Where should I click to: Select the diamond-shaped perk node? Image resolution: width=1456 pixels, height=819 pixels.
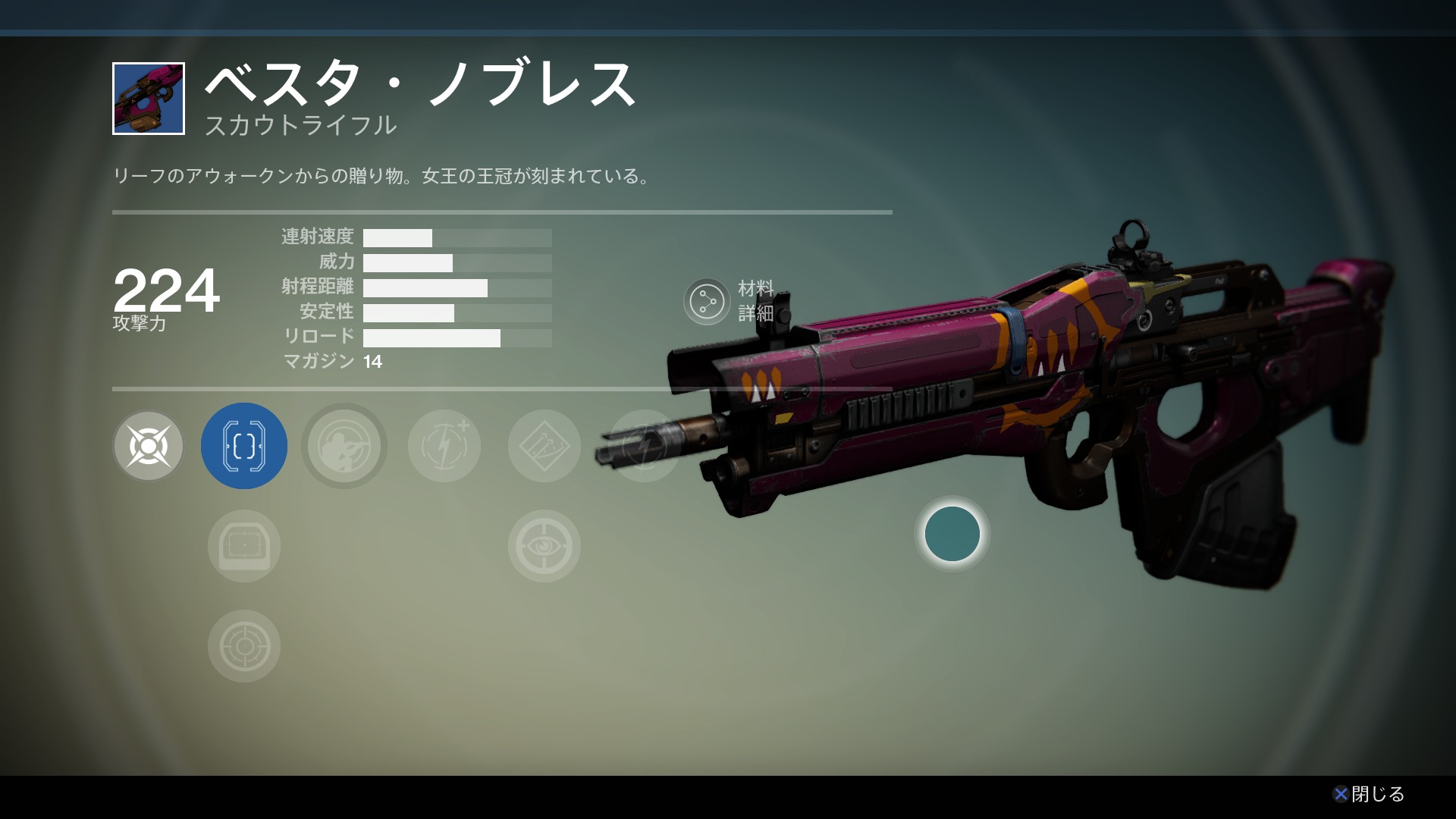coord(544,446)
